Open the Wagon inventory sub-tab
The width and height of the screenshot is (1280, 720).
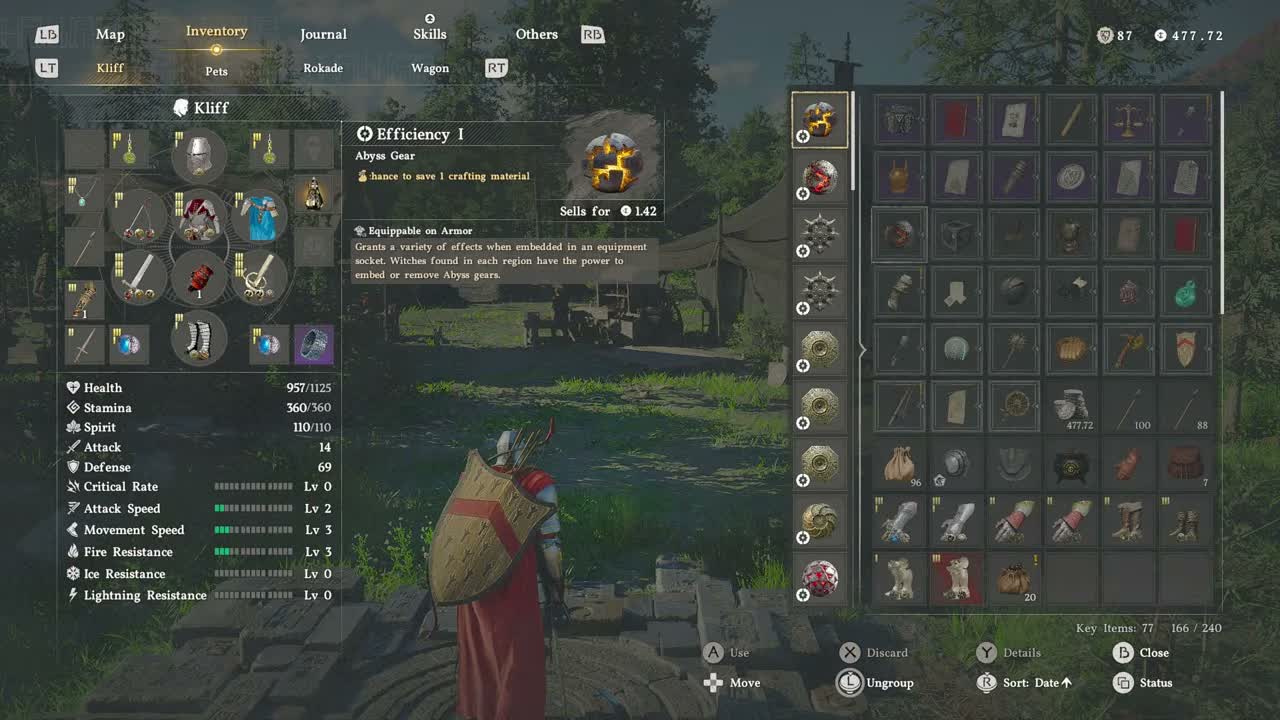(430, 68)
